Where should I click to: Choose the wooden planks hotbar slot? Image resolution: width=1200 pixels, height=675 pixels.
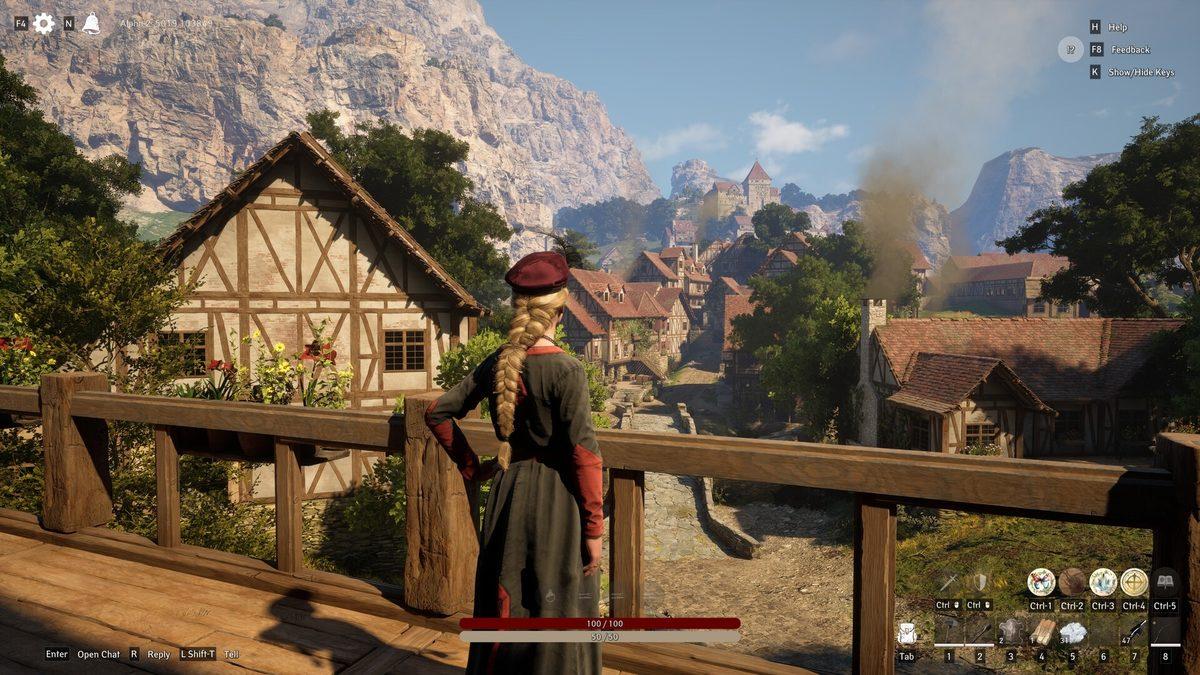1042,632
